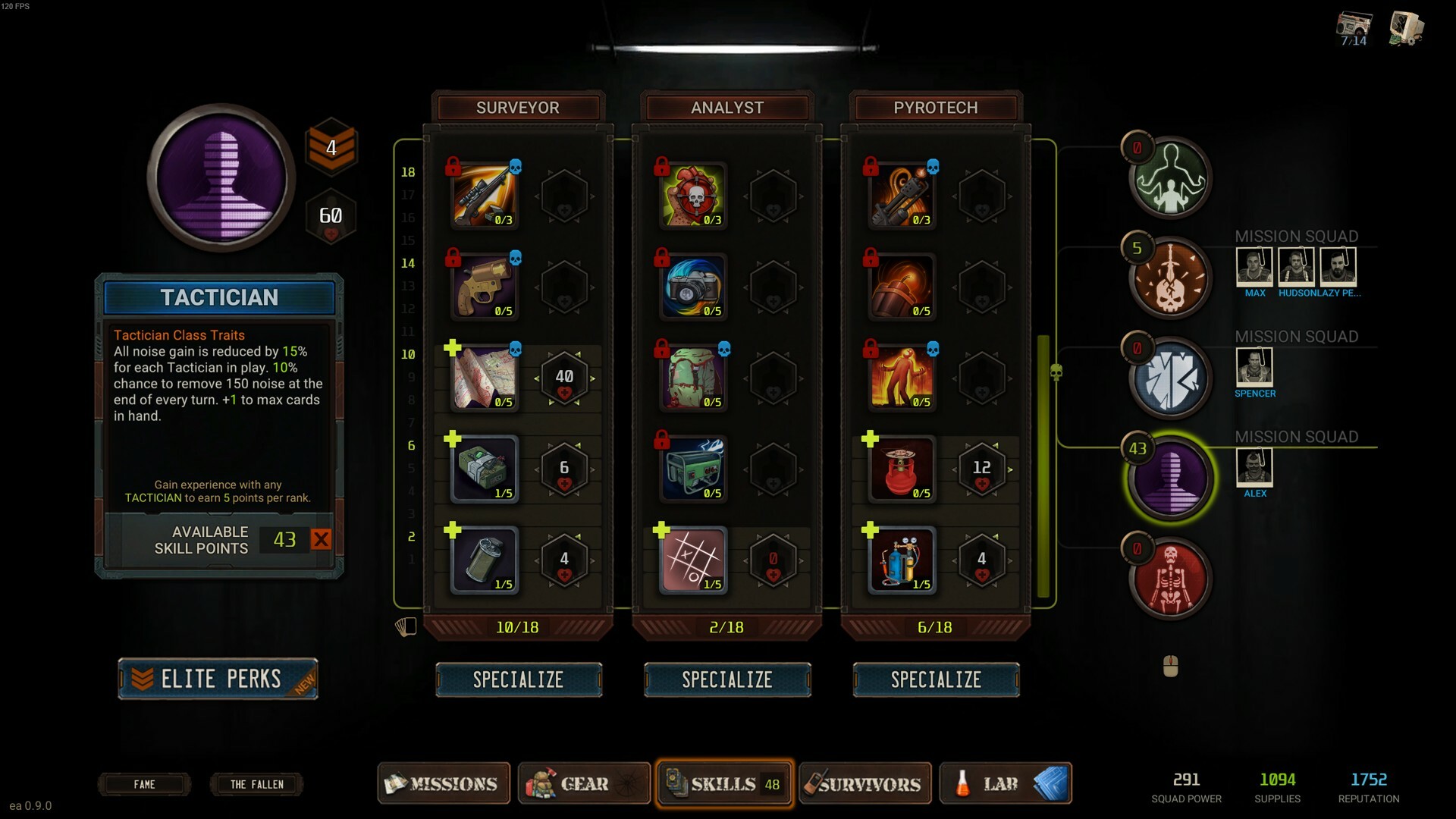
Task: Specialize in the Analyst tree
Action: 727,679
